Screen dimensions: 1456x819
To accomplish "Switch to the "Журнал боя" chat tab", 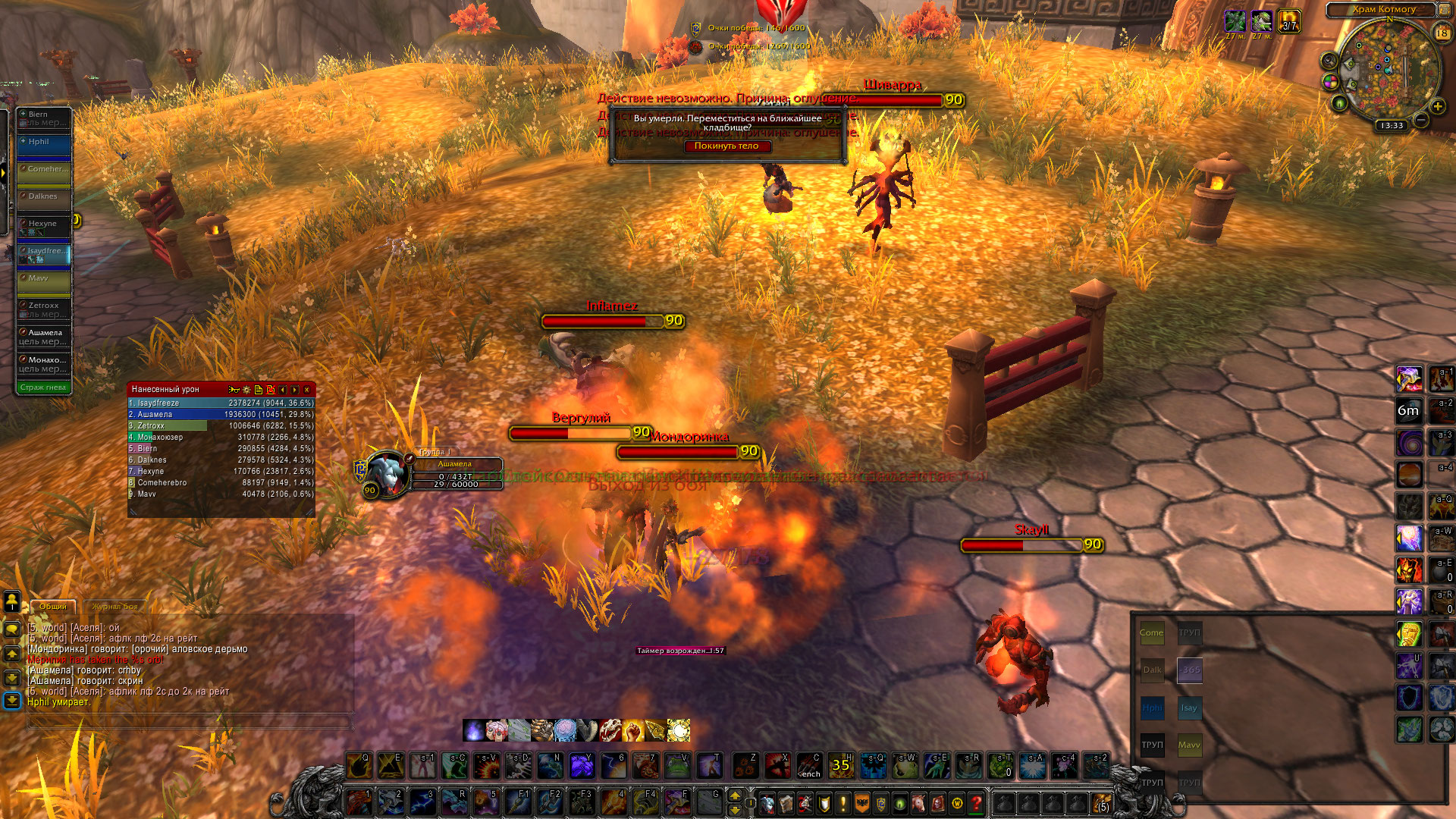I will [x=115, y=607].
